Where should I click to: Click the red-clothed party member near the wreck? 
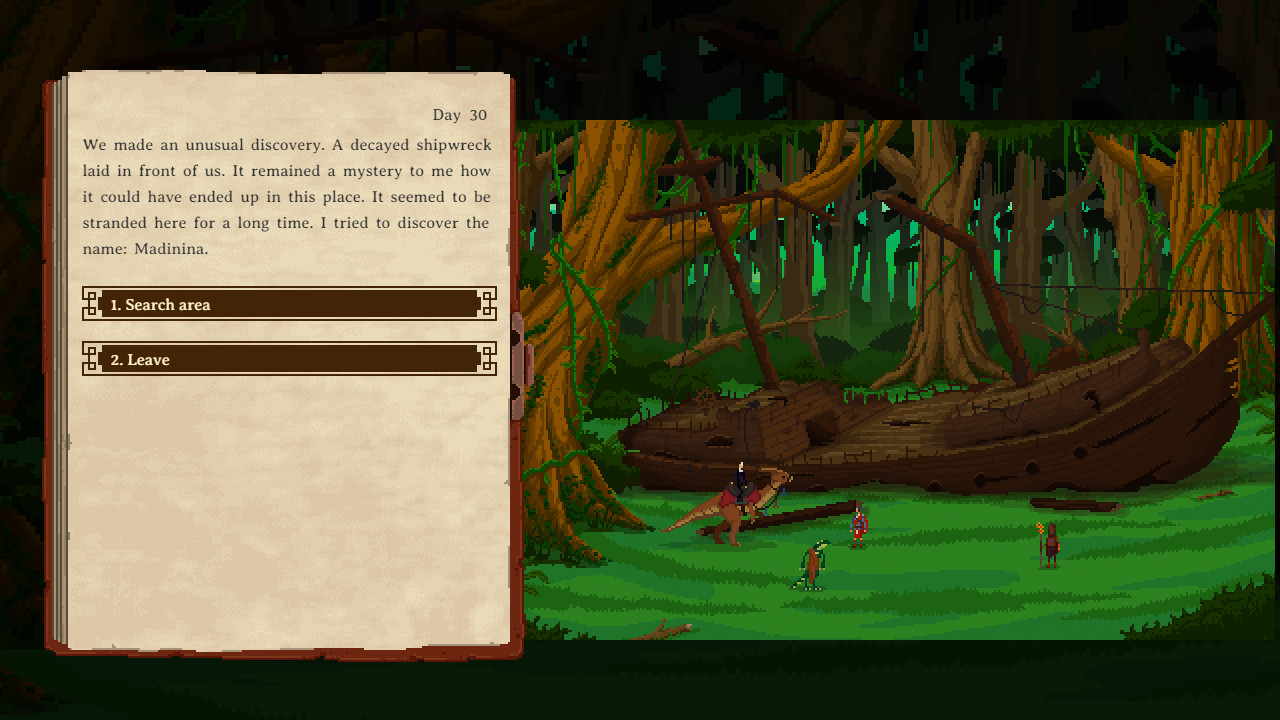tap(856, 527)
